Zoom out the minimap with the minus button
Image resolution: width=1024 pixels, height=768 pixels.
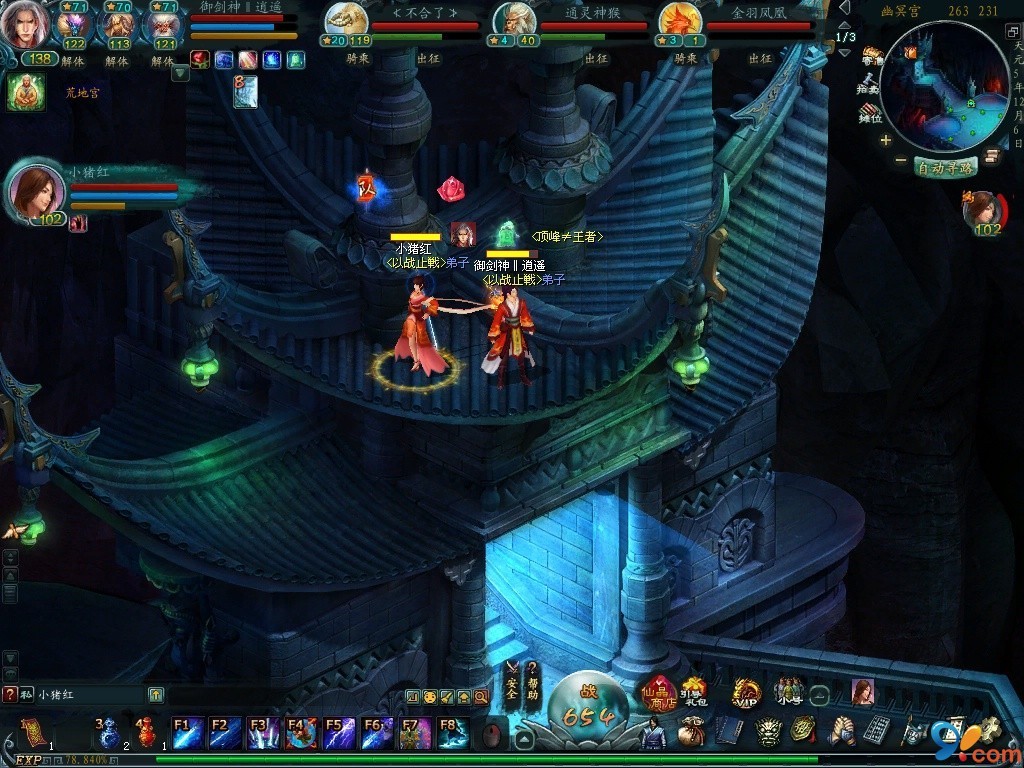coord(901,160)
